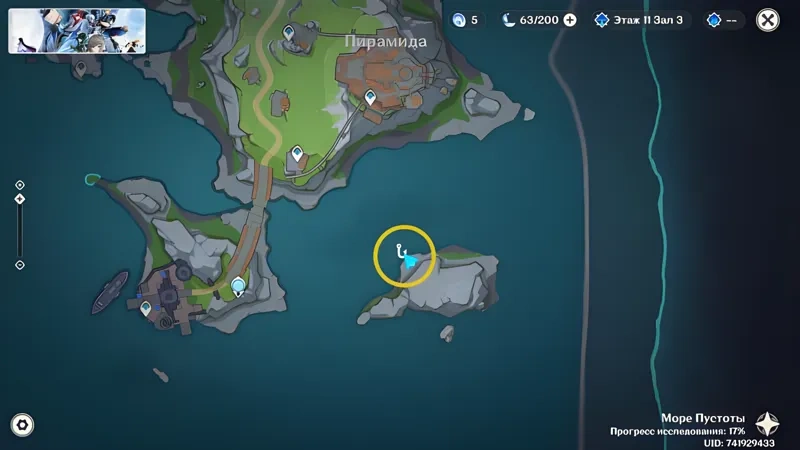800x450 pixels.
Task: Open the Этаж 11 Зал 3 abyss progress
Action: 638,19
